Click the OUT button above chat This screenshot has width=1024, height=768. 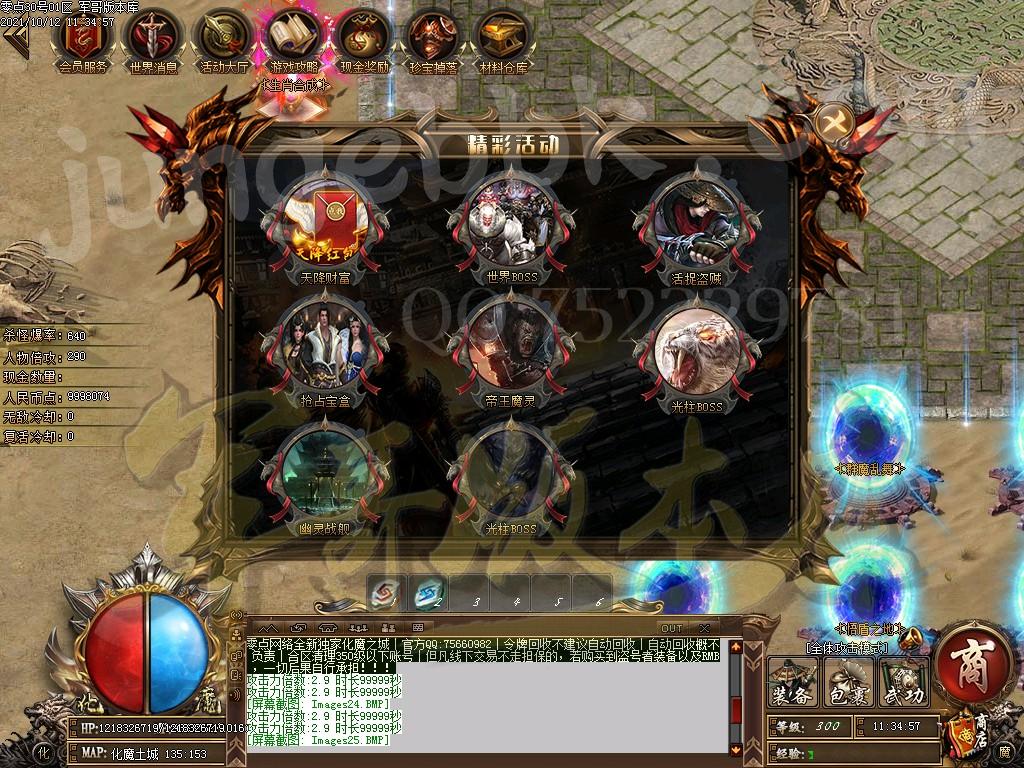click(x=671, y=627)
